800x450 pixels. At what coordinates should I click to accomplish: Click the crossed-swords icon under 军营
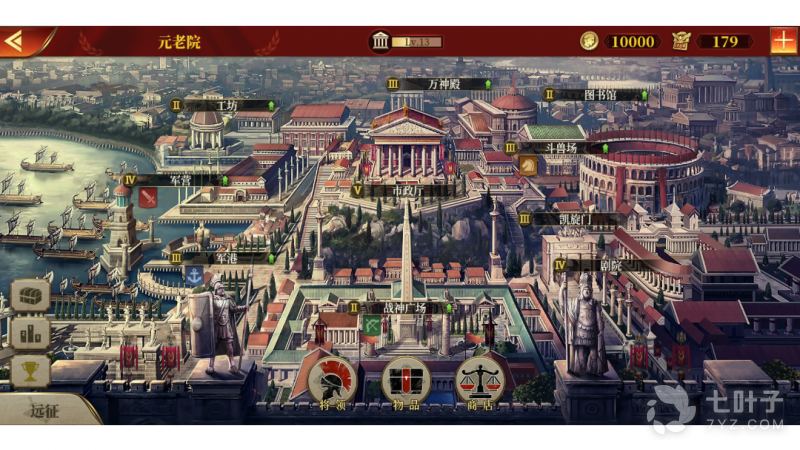click(x=148, y=197)
